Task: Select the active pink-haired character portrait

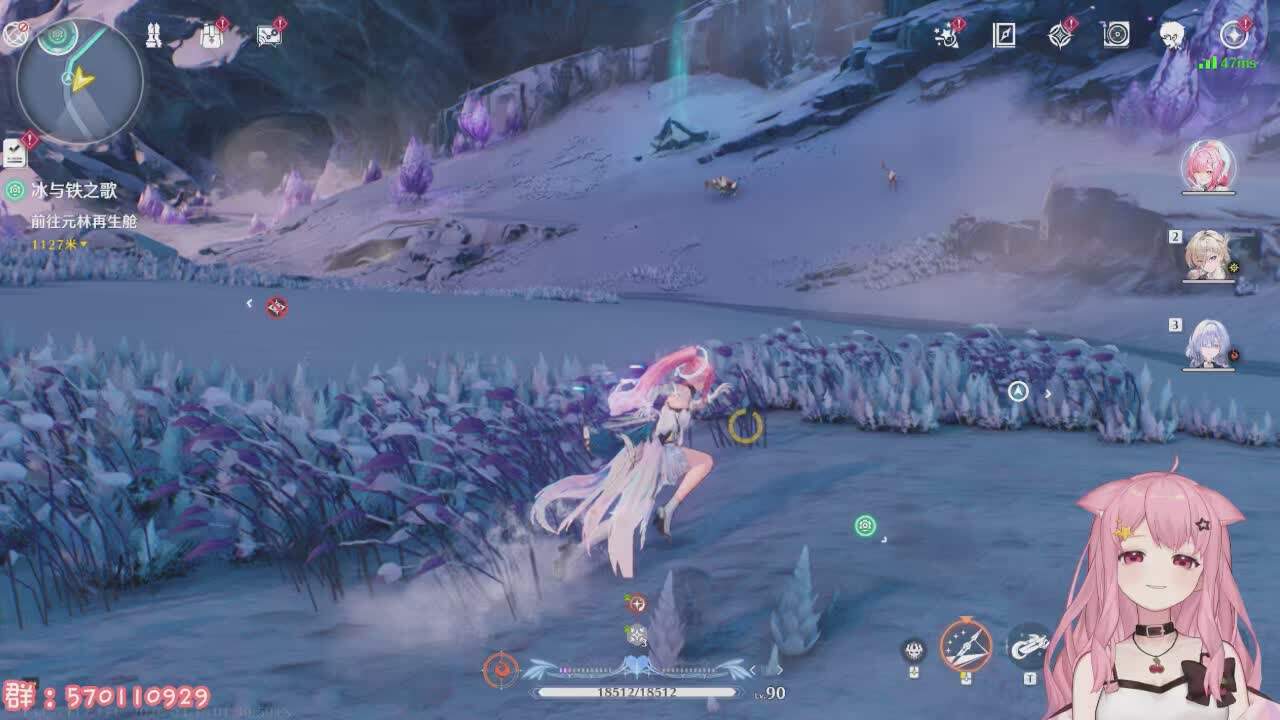Action: point(1208,166)
